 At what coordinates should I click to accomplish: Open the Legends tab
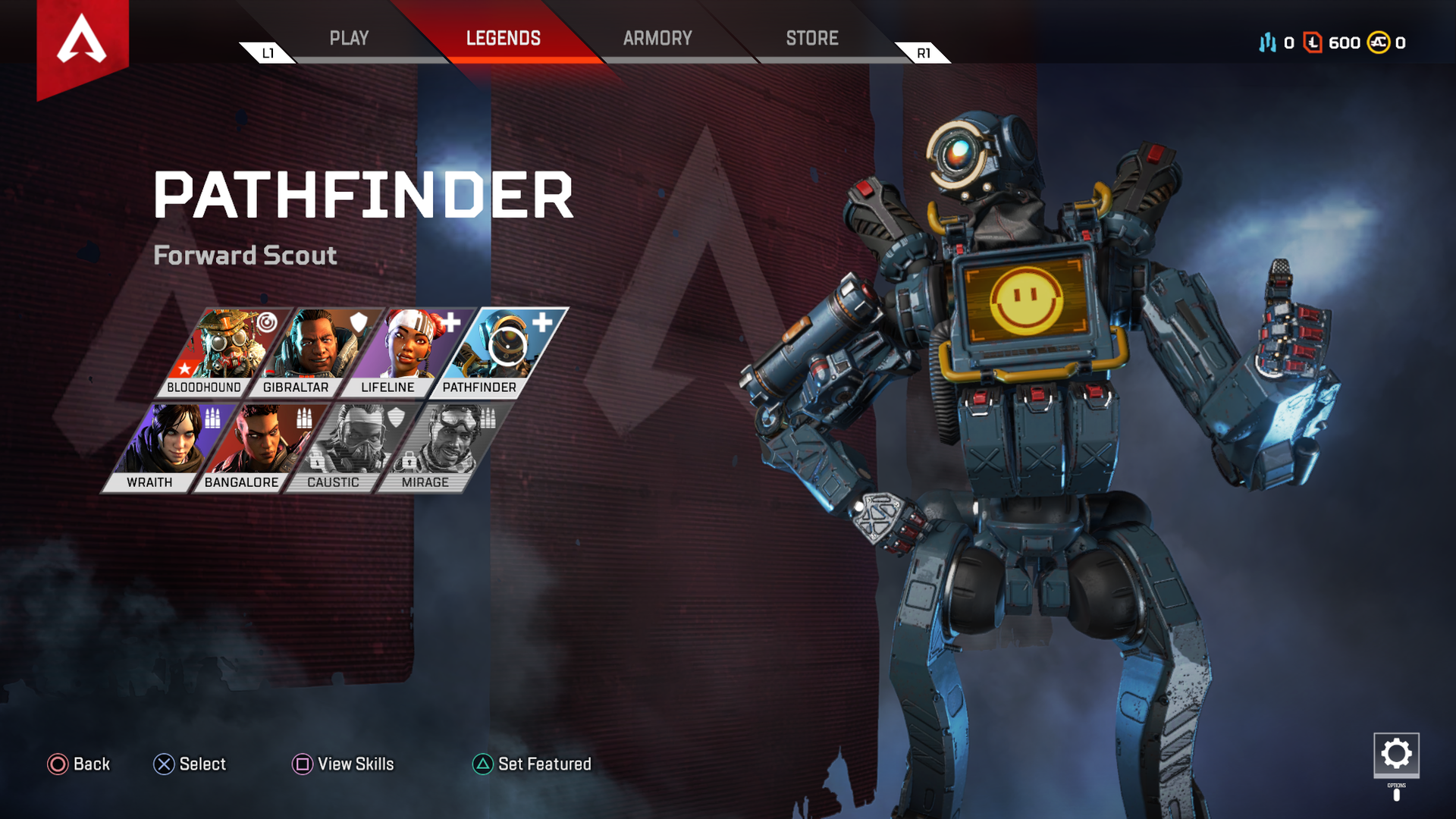click(x=503, y=38)
